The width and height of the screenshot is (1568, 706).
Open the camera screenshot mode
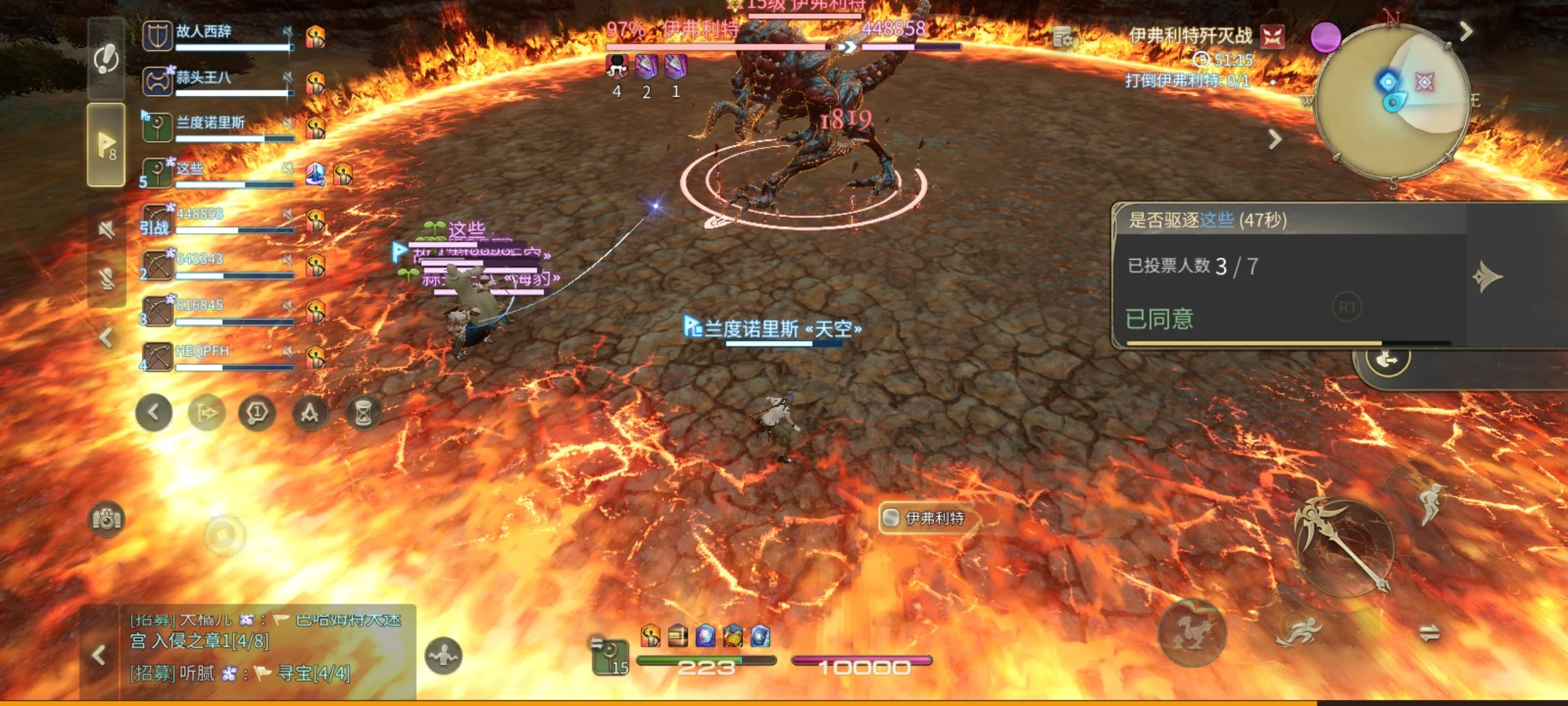106,520
